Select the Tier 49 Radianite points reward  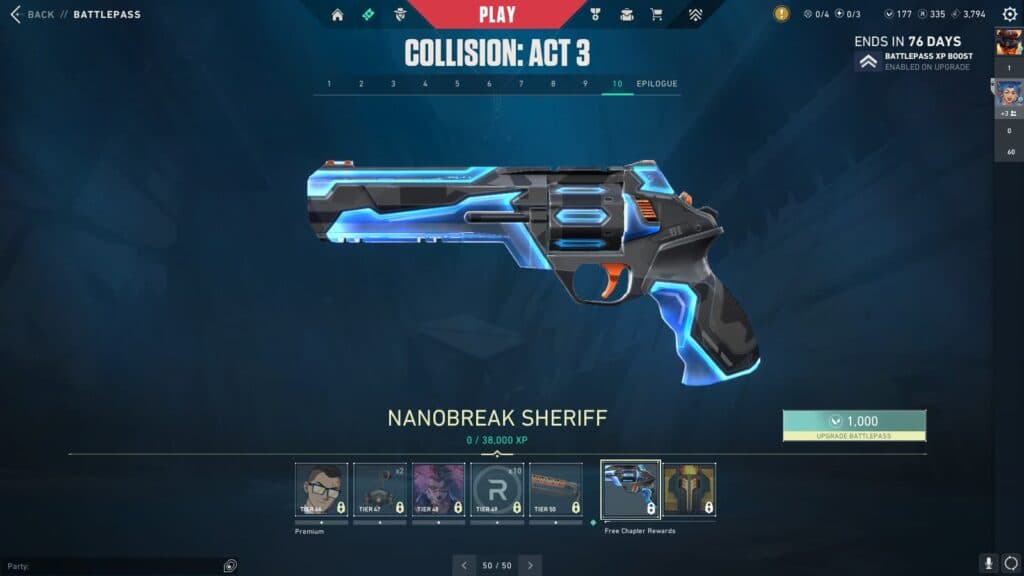point(497,489)
